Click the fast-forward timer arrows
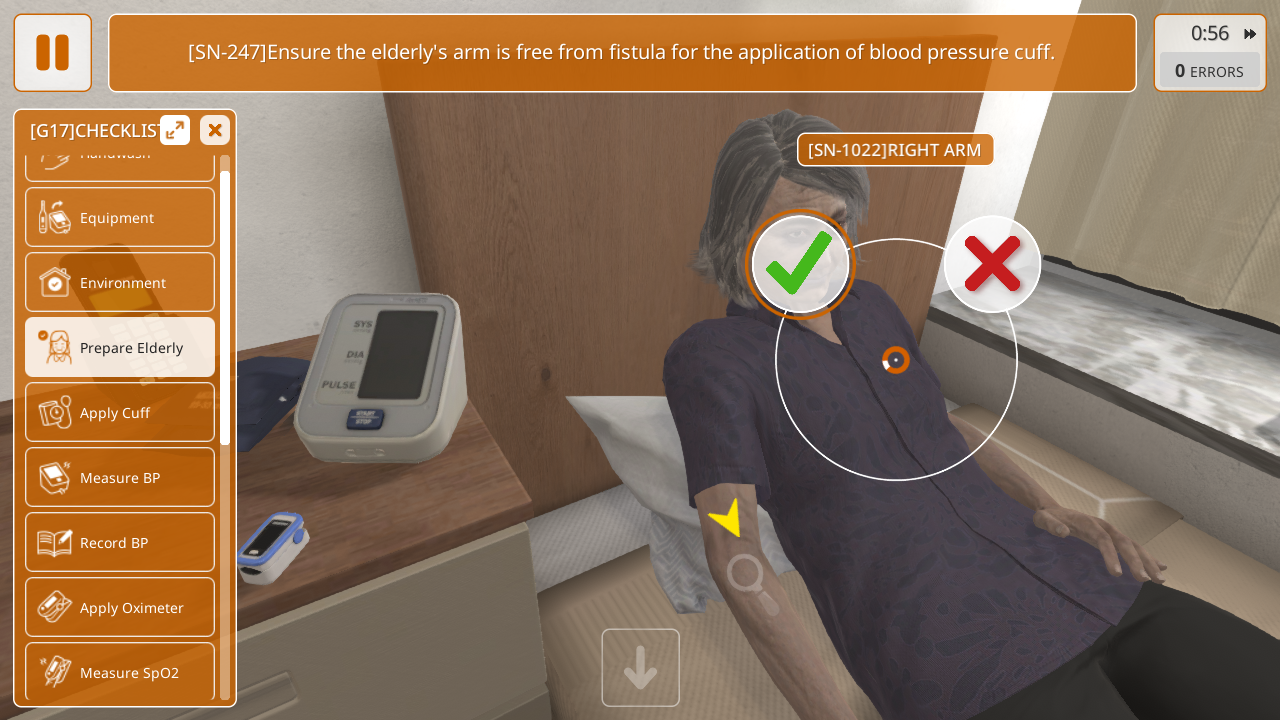 tap(1250, 34)
